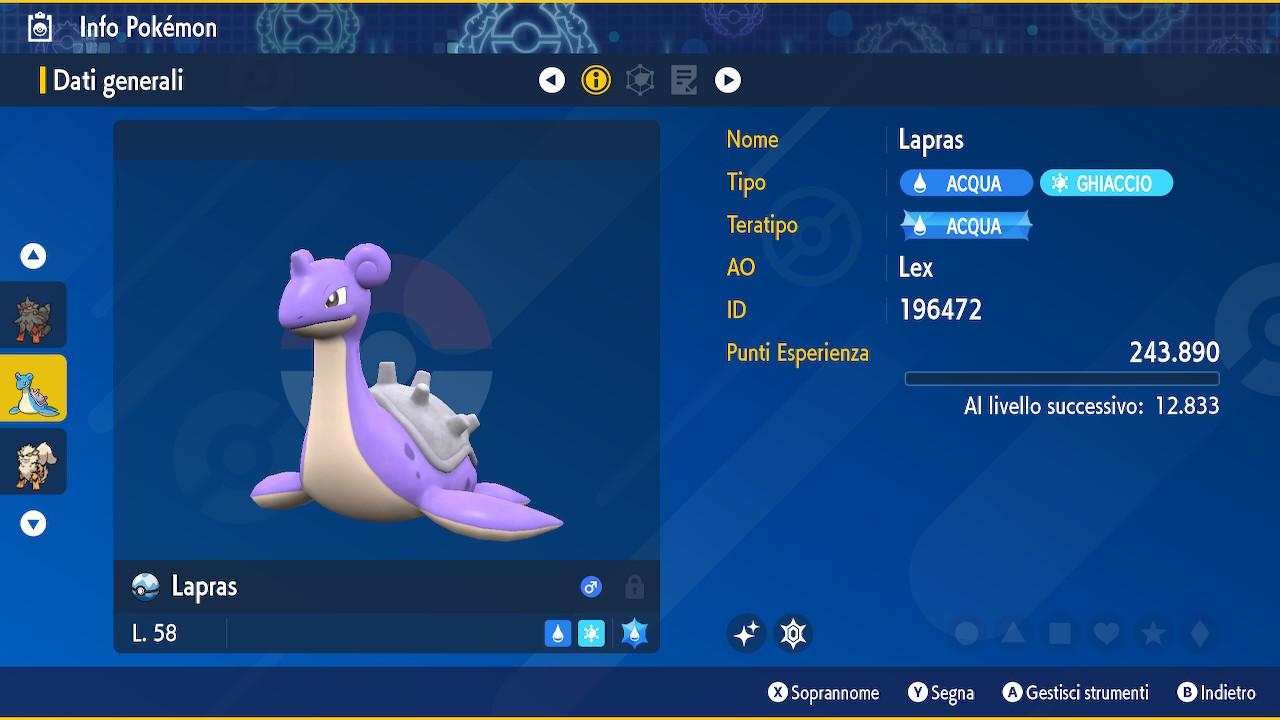This screenshot has width=1280, height=720.
Task: Click the down arrow below party list
Action: point(33,523)
